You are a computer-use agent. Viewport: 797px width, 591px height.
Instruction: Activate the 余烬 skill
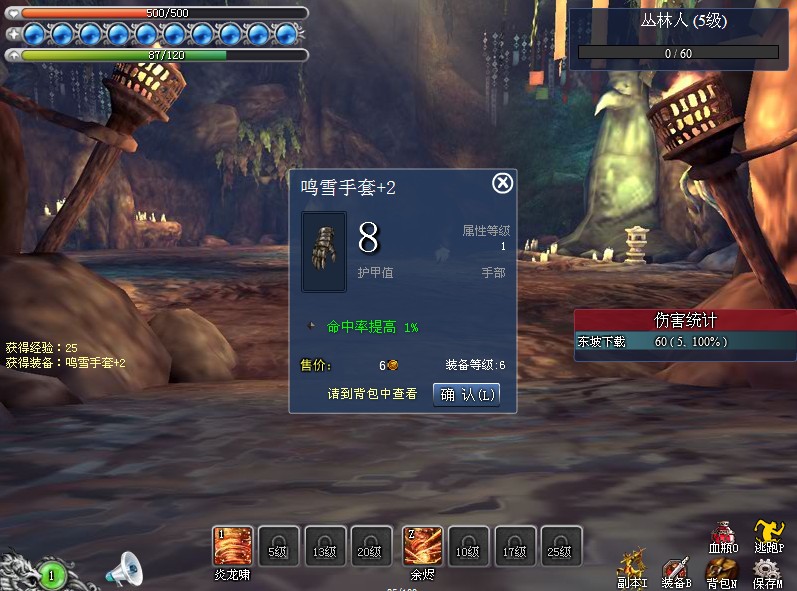pos(422,546)
